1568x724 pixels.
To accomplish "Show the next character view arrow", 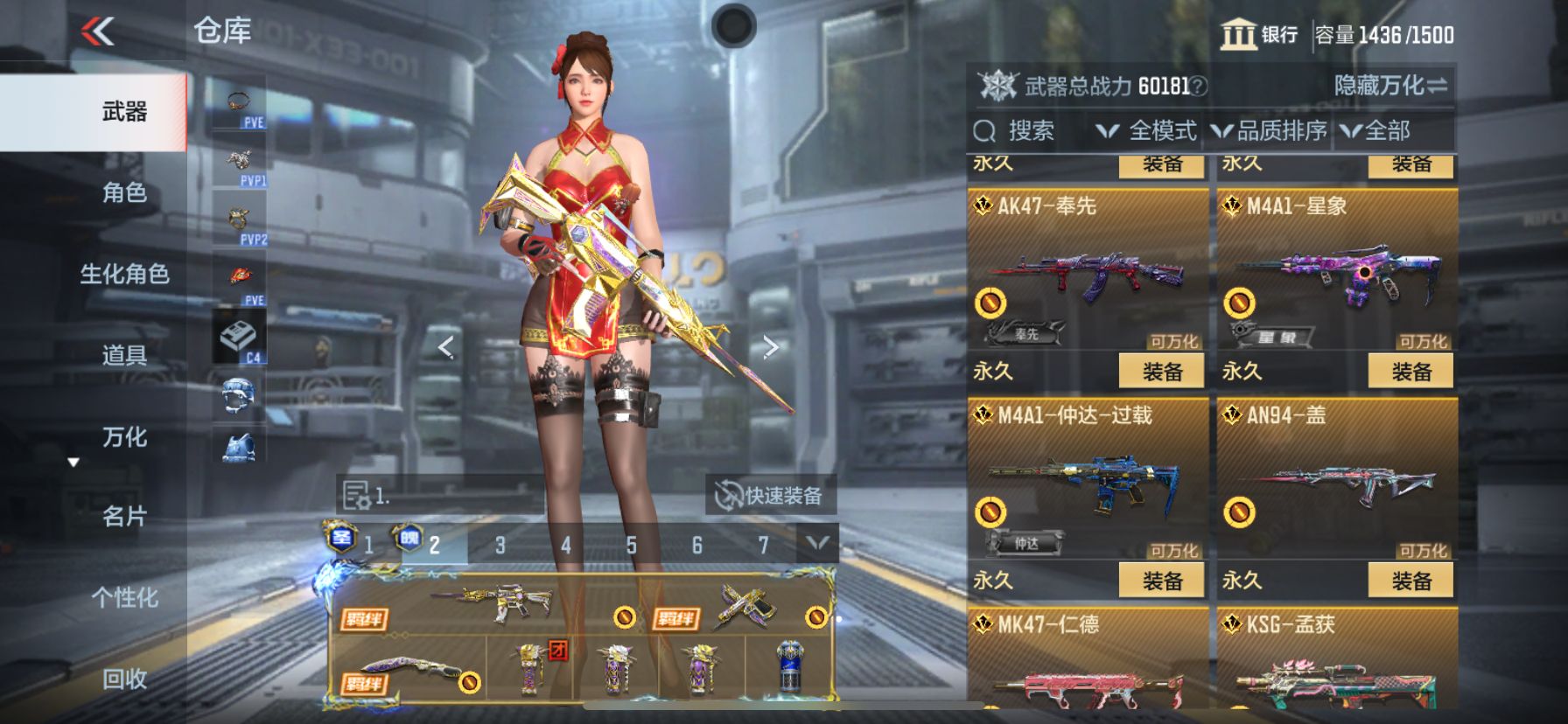I will tap(770, 347).
